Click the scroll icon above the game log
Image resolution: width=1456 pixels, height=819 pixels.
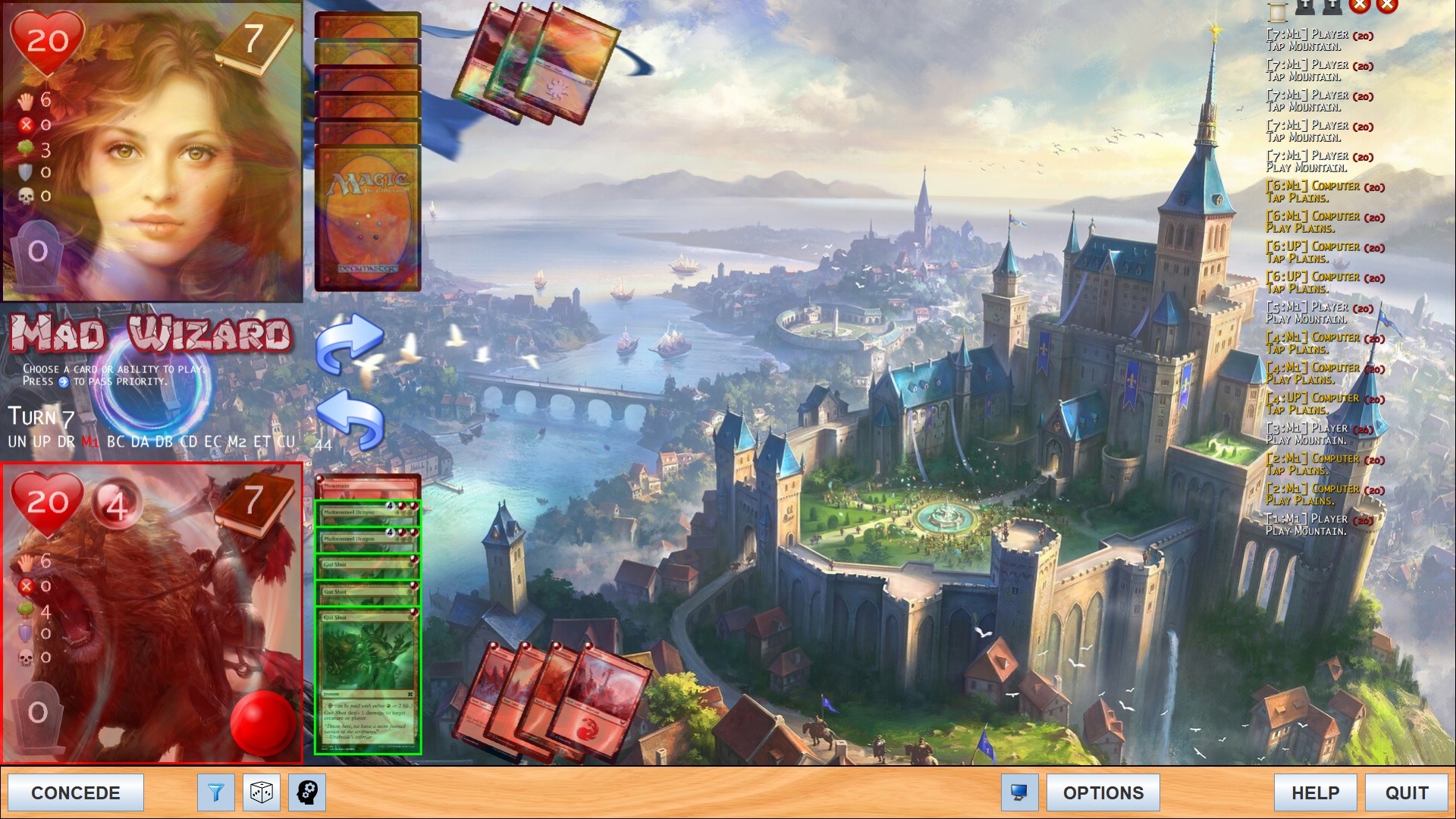click(x=1278, y=10)
